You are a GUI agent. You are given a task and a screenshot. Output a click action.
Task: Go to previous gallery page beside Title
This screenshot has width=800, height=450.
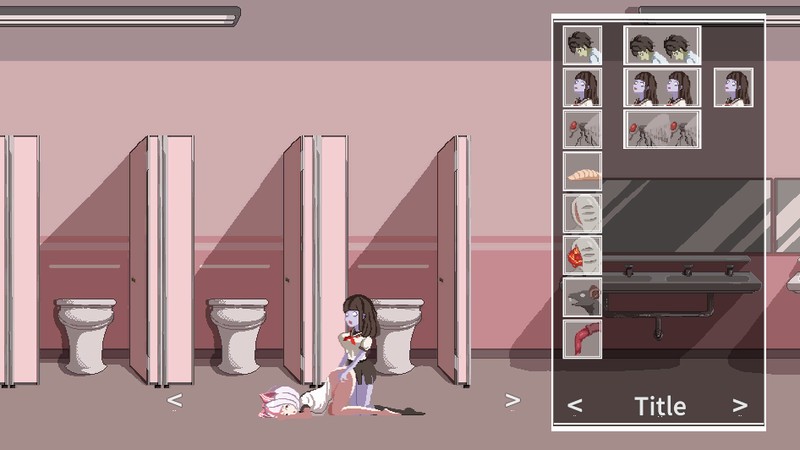coord(575,406)
